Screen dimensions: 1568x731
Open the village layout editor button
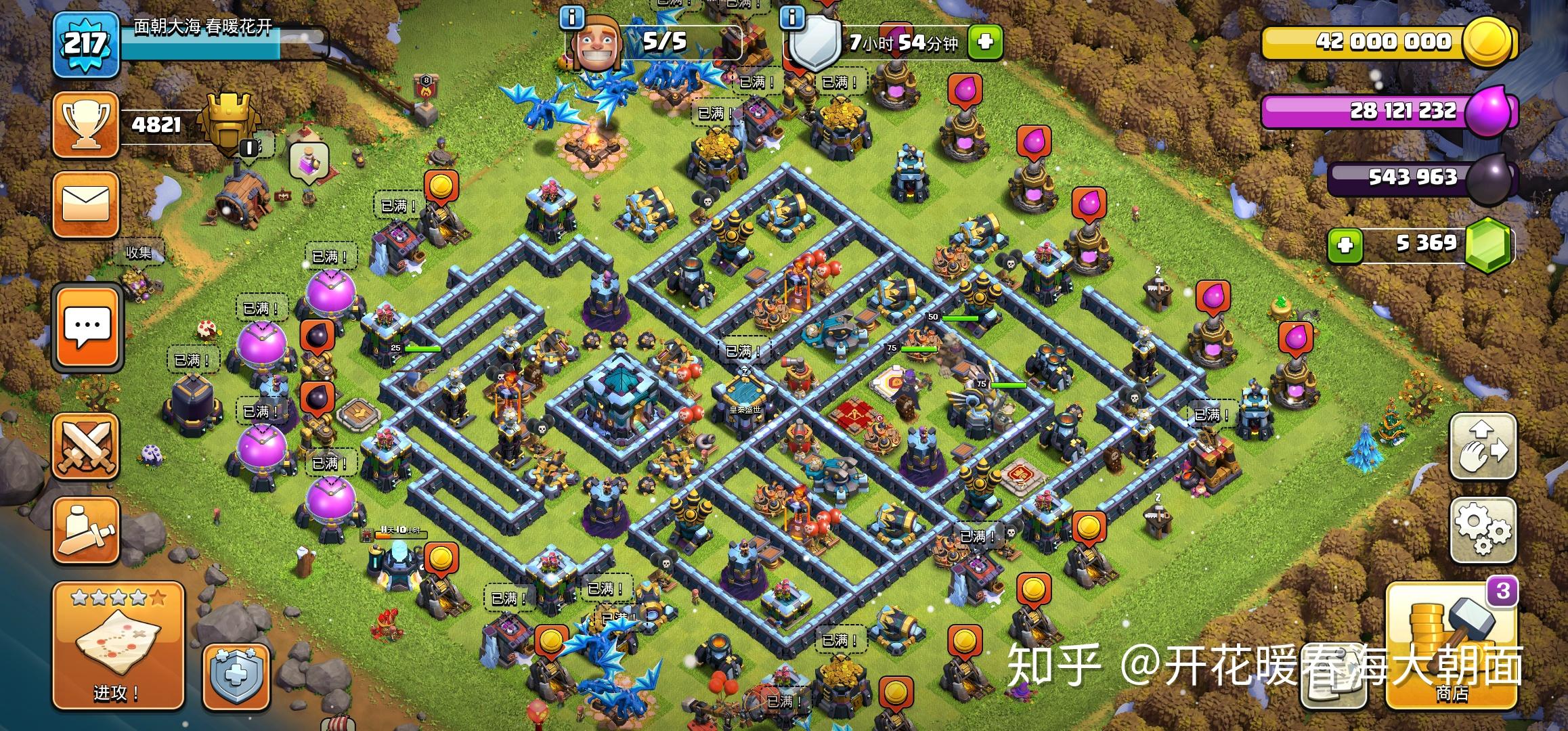tap(1482, 447)
